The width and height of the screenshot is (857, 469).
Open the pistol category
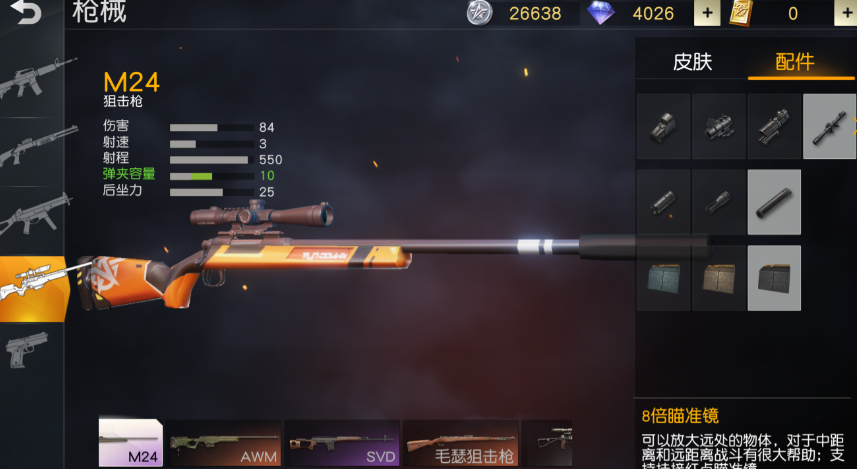pyautogui.click(x=32, y=349)
